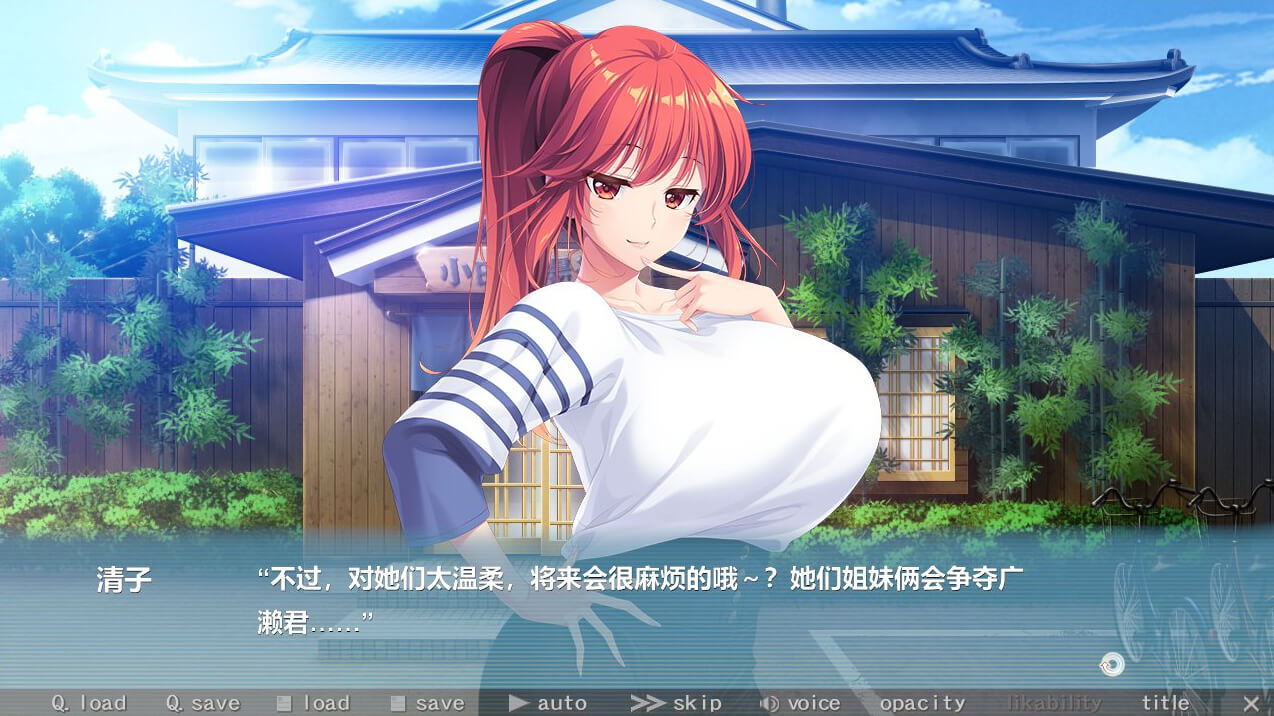Return to the title screen
Image resolution: width=1274 pixels, height=716 pixels.
click(x=1165, y=703)
